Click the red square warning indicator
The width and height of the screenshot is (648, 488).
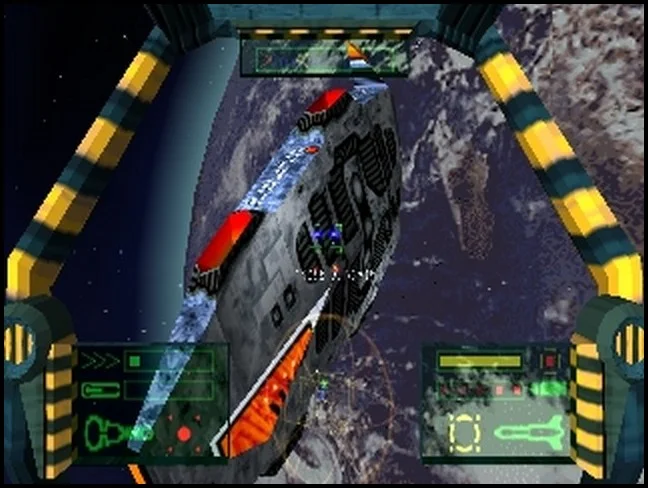click(549, 360)
